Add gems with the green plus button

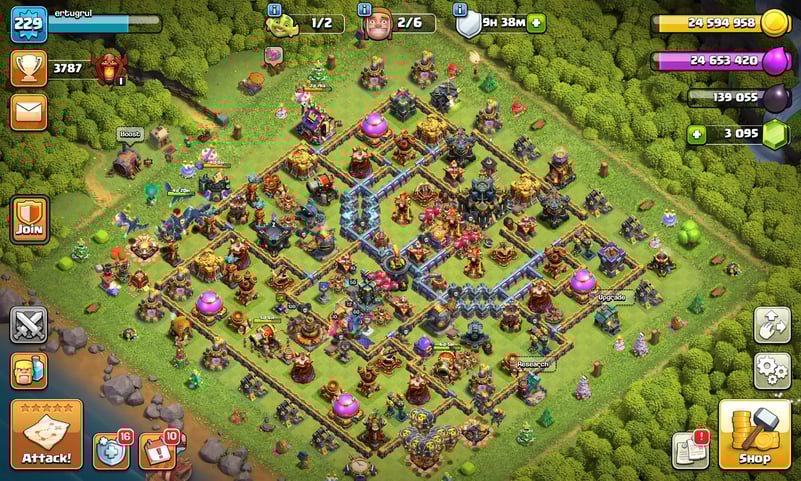(695, 133)
